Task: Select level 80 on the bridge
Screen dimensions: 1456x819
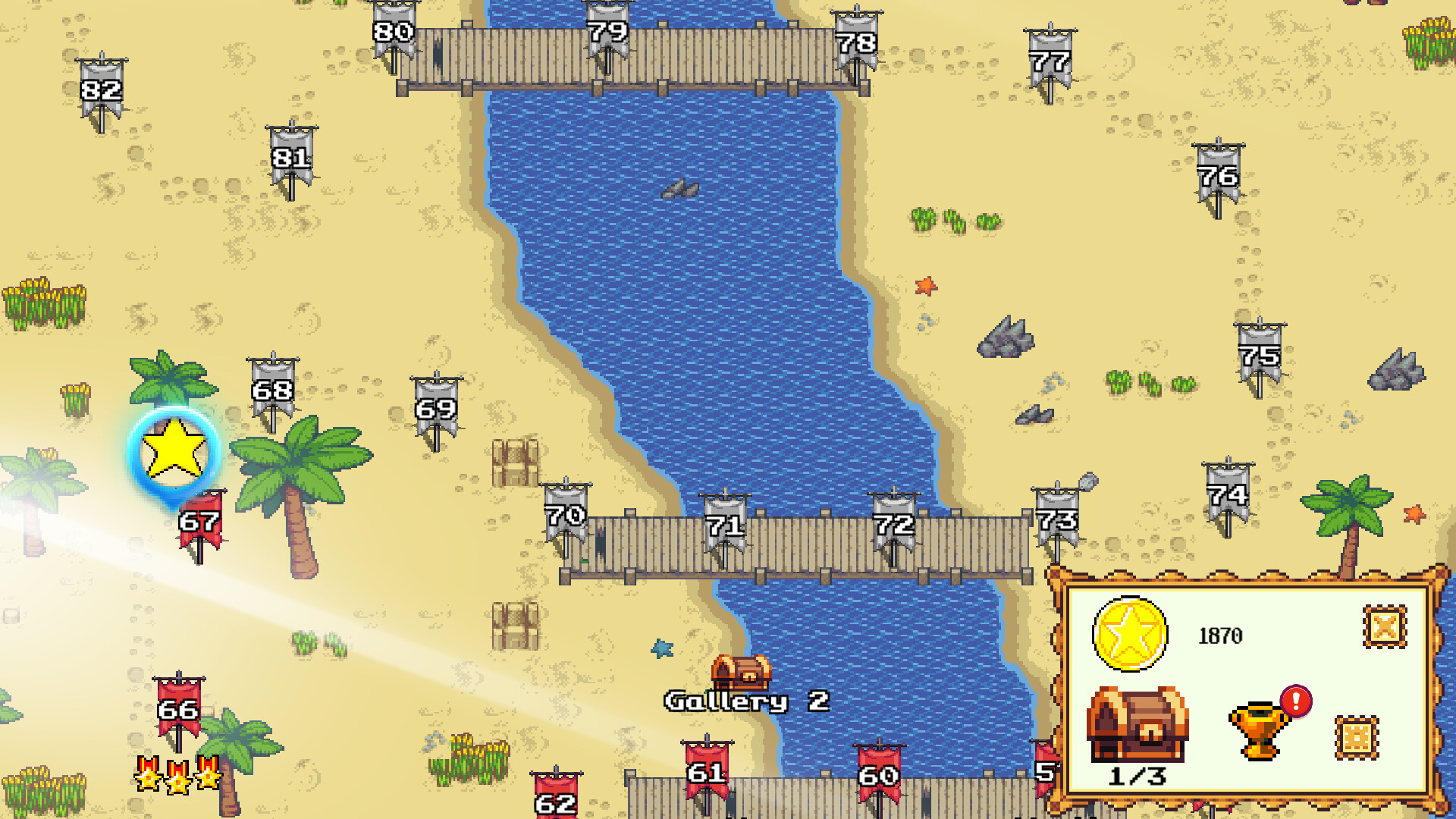Action: coord(393,32)
